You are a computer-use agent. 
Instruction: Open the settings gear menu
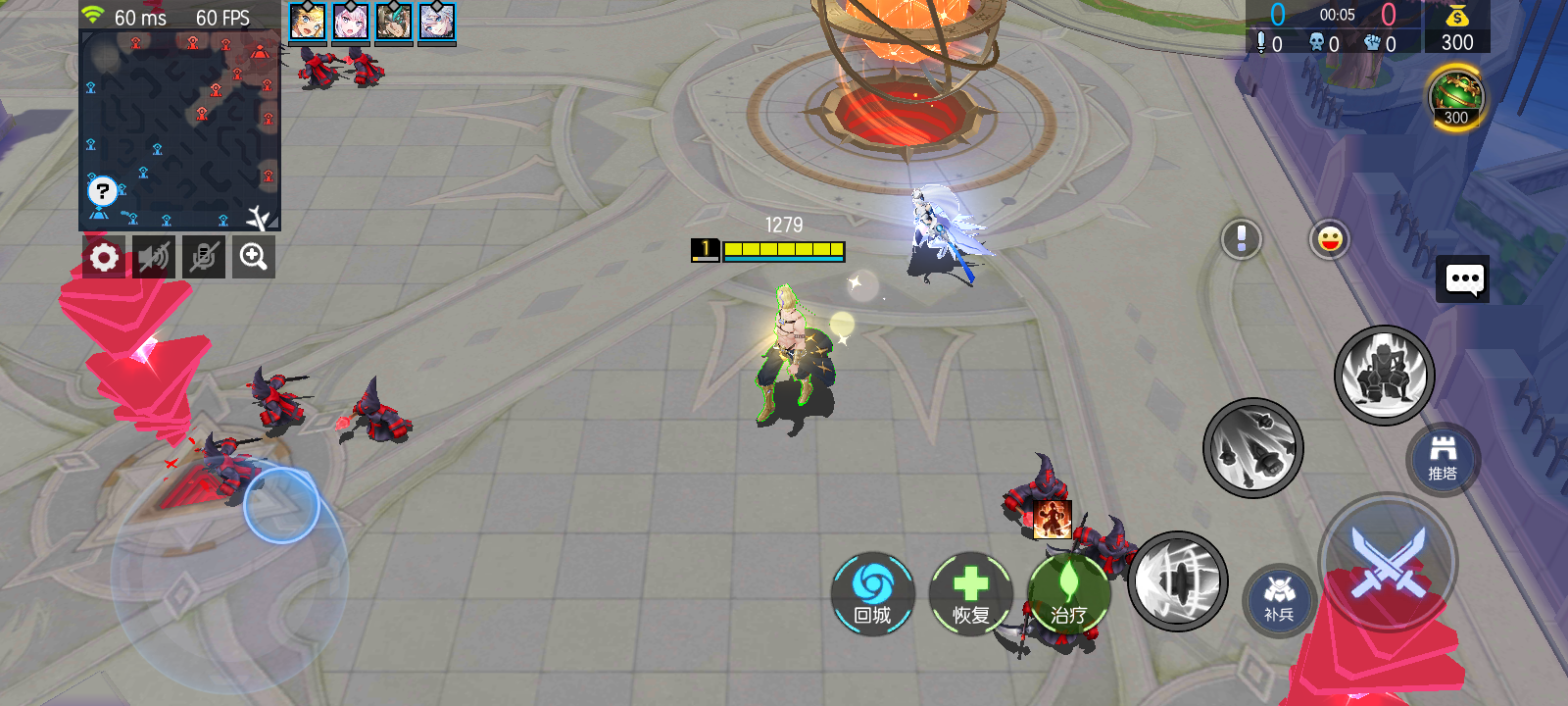(x=103, y=256)
